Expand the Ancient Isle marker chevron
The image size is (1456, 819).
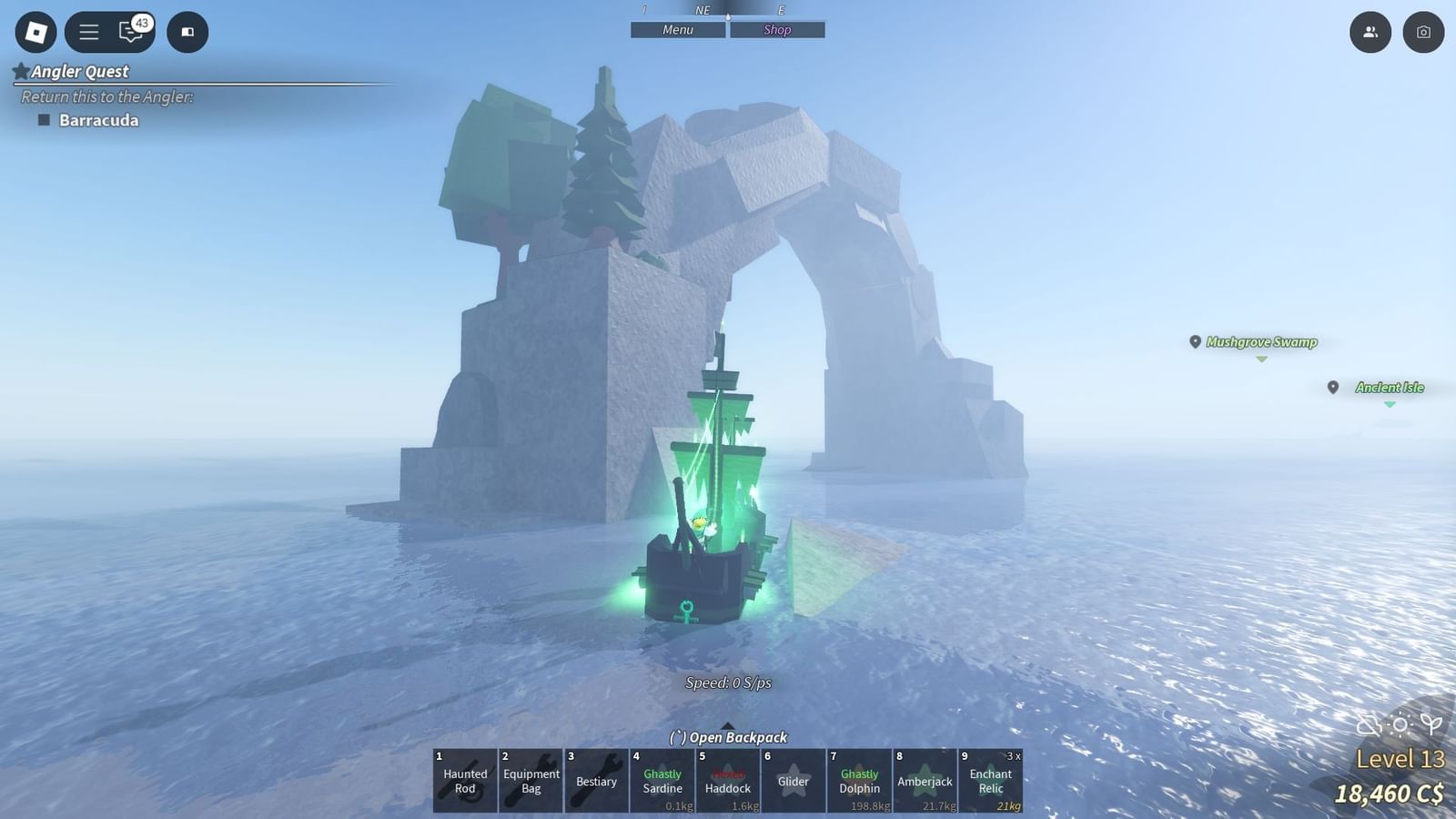point(1390,402)
